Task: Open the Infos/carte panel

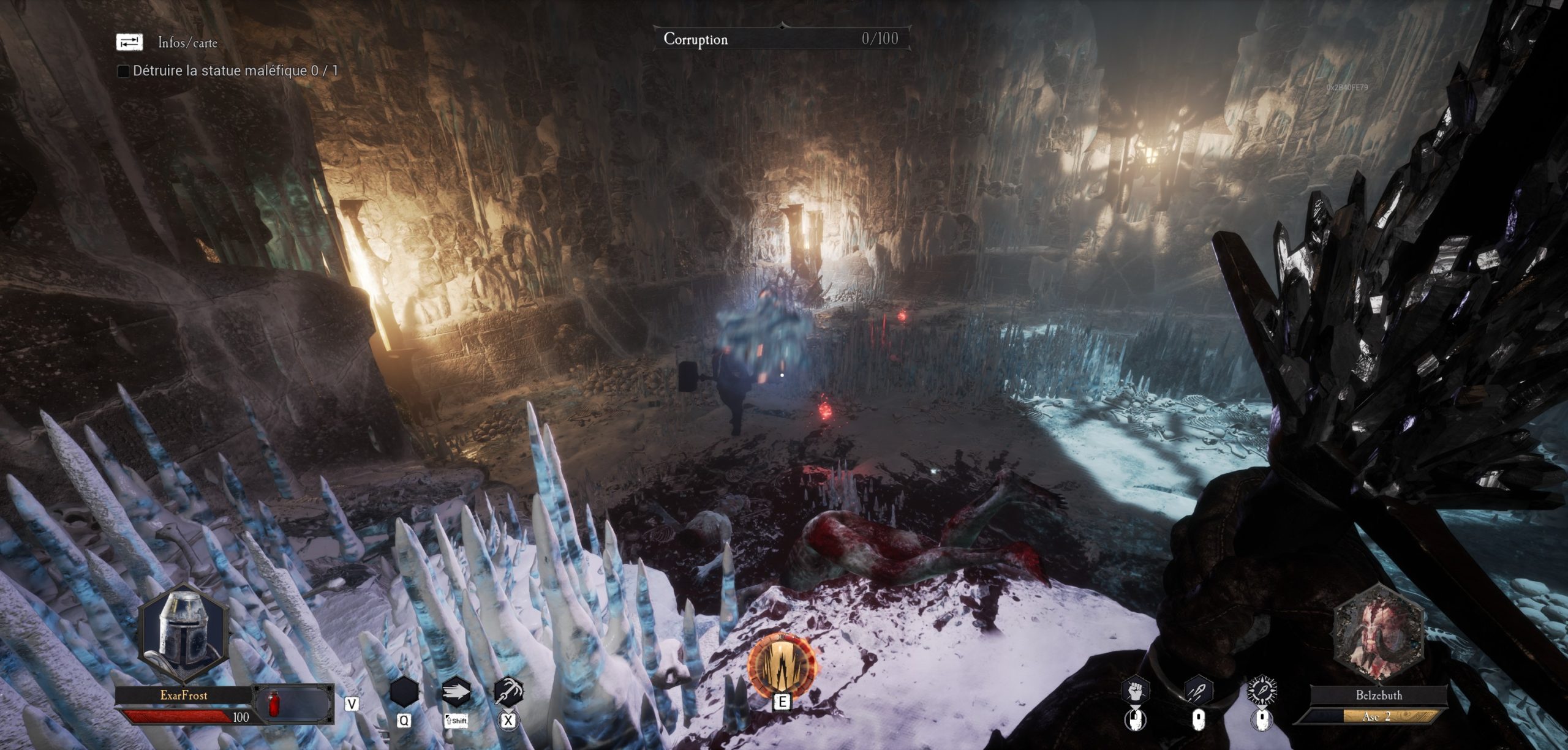Action: (129, 42)
